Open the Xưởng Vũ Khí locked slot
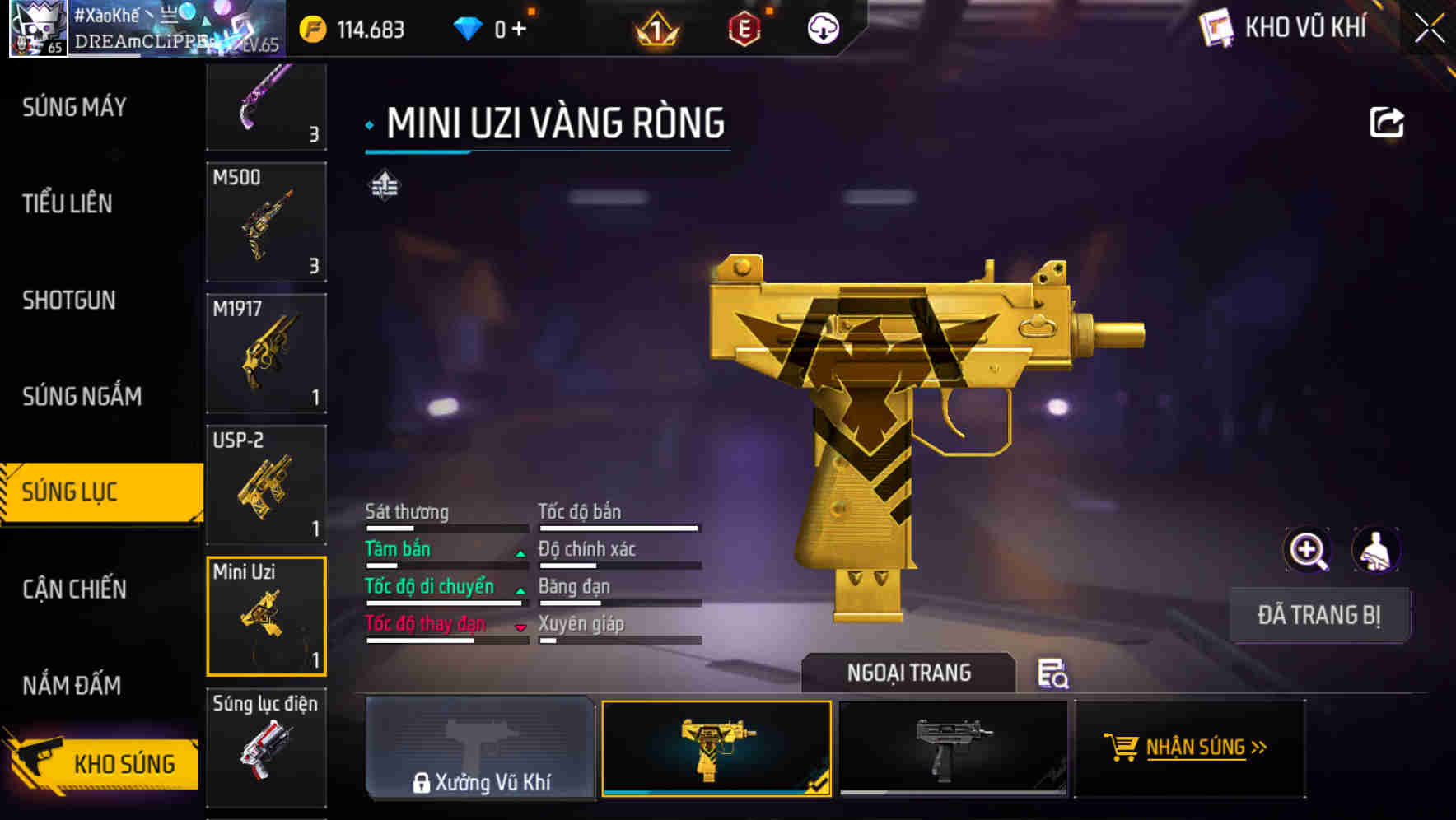 coord(480,748)
